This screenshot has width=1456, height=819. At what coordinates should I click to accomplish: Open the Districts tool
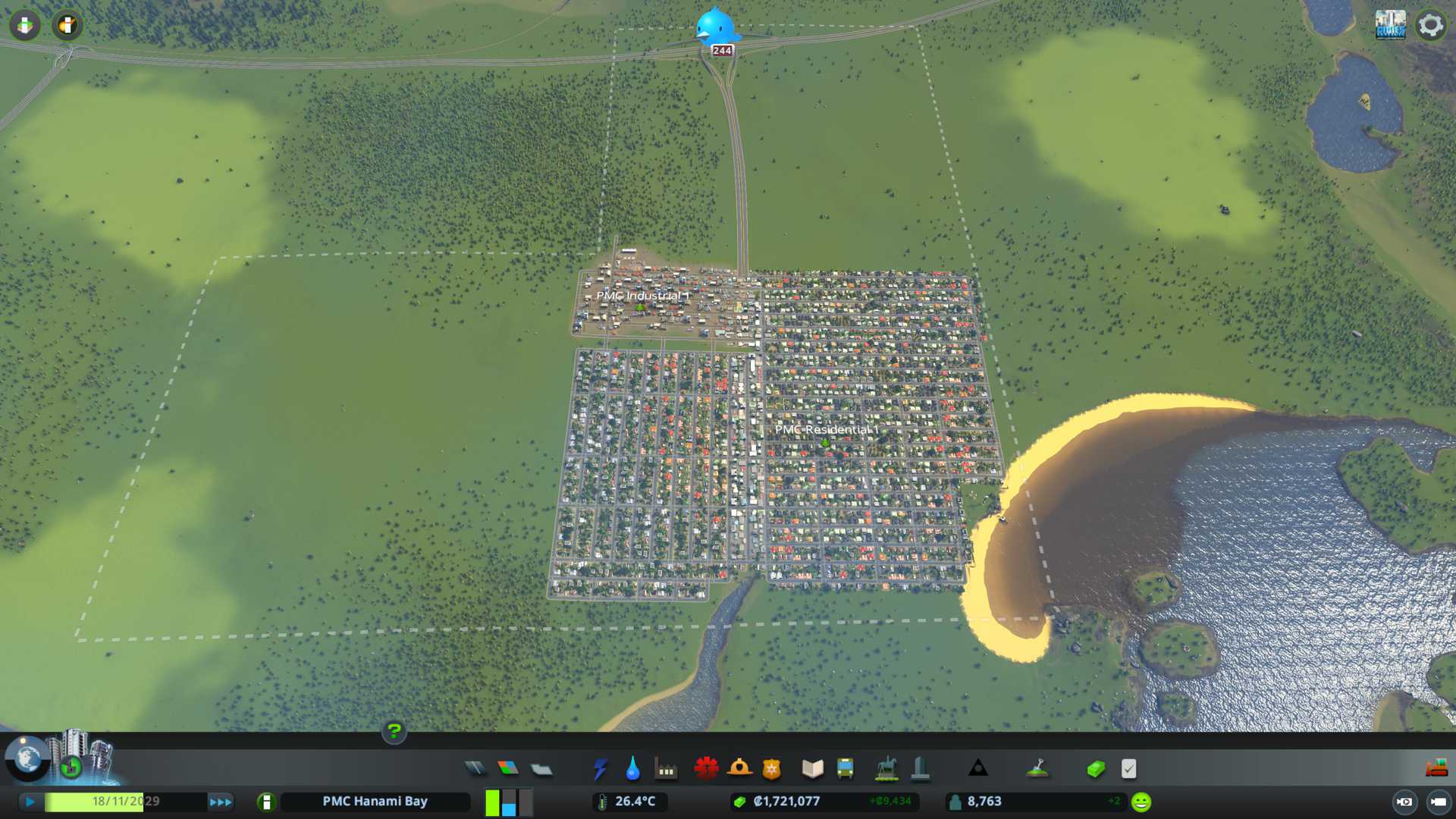(x=541, y=769)
